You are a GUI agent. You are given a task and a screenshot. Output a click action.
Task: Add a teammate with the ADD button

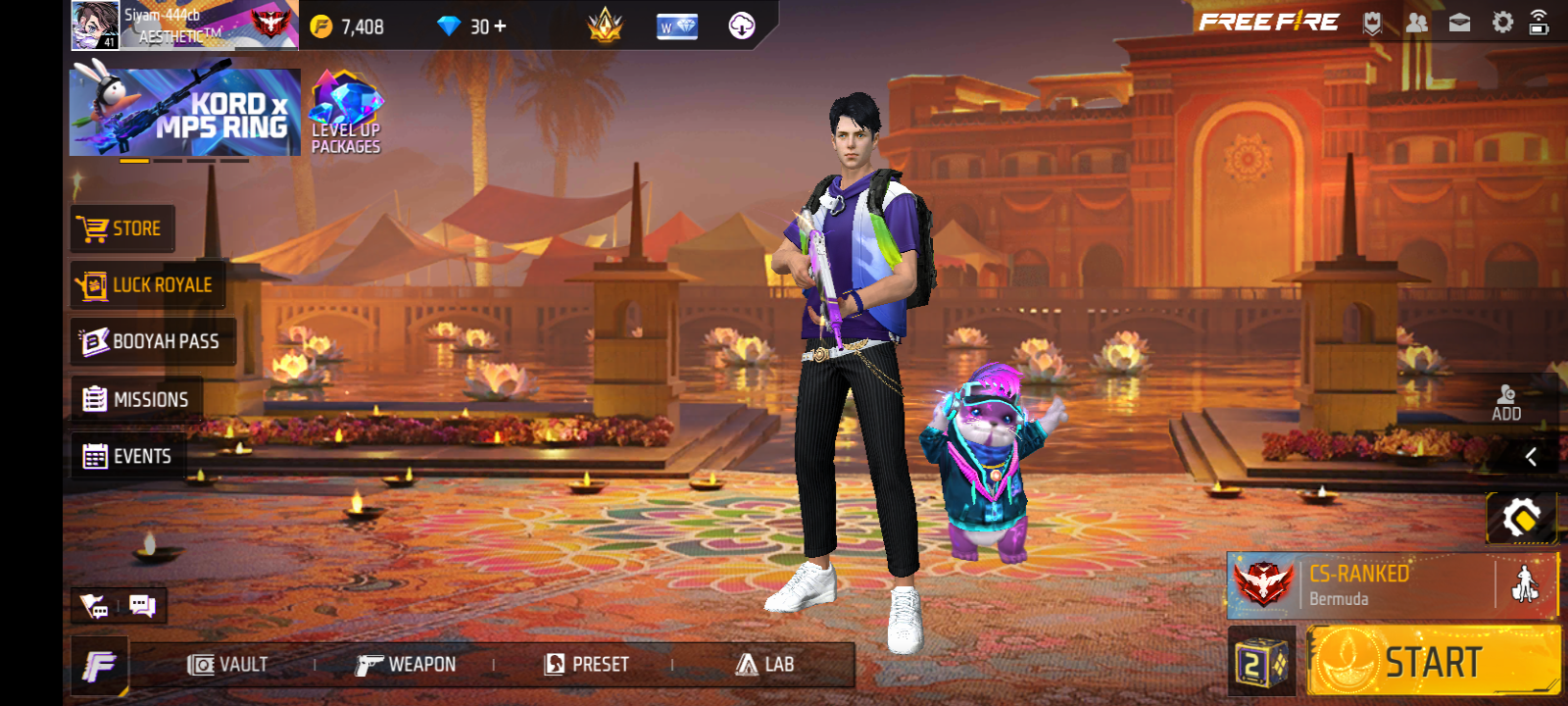tap(1506, 403)
